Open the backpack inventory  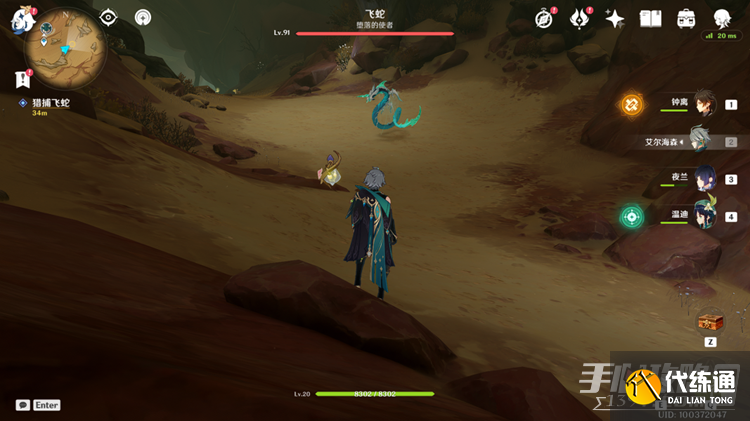(x=686, y=18)
